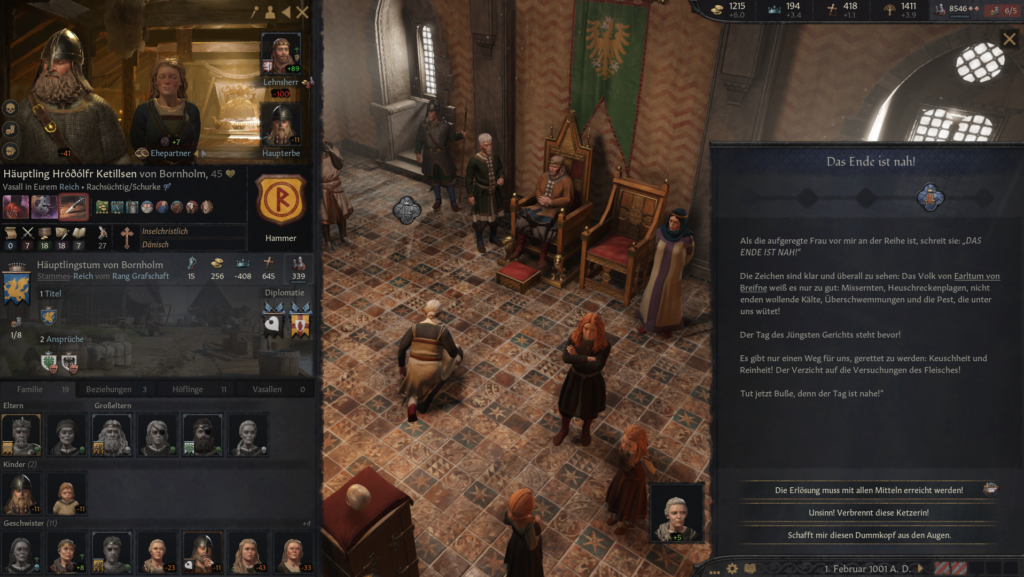Open the settings gear in the bottom bar

[x=732, y=568]
